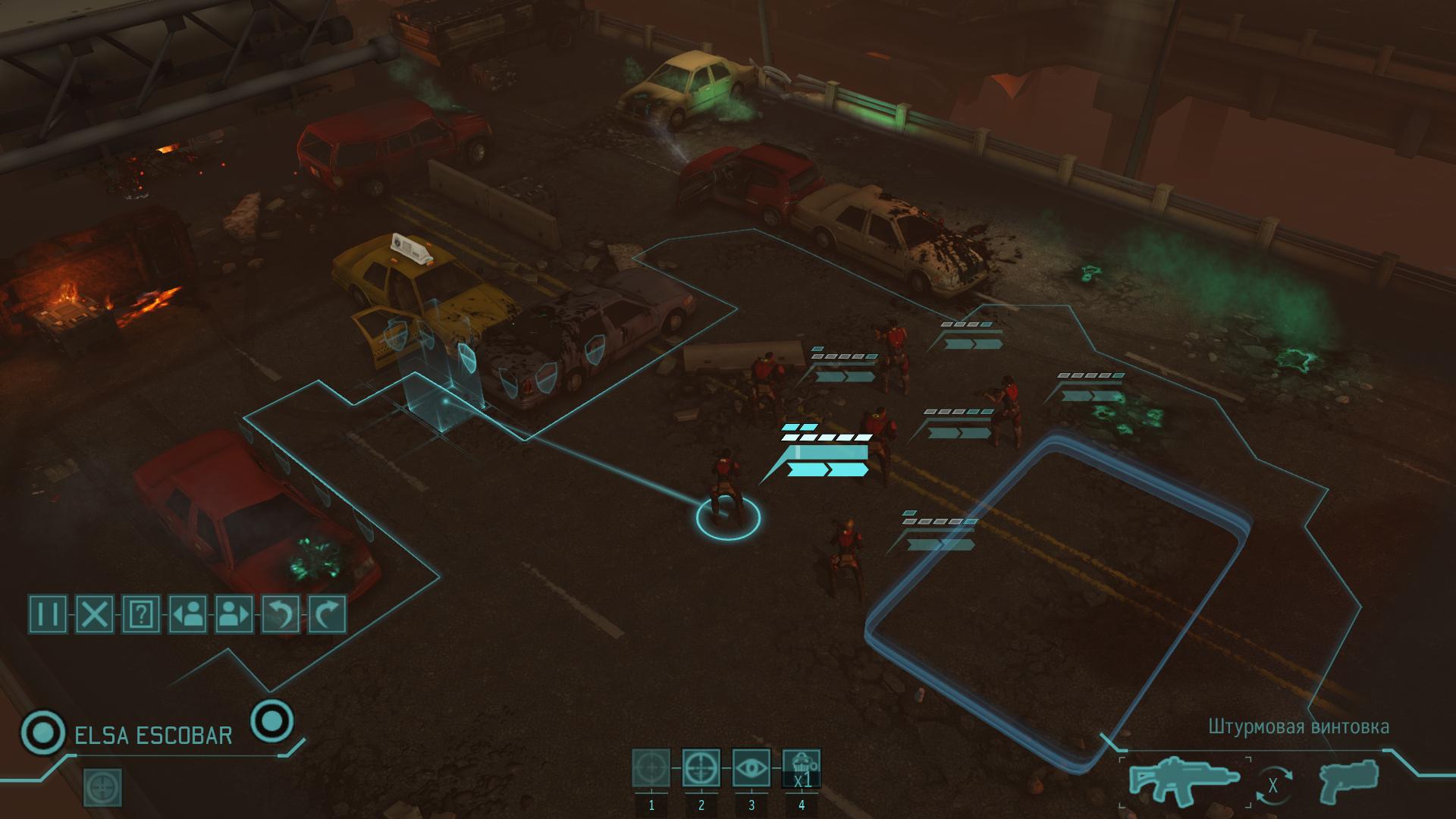Switch to the pistol sidearm
Viewport: 1456px width, 819px height.
[x=1349, y=780]
